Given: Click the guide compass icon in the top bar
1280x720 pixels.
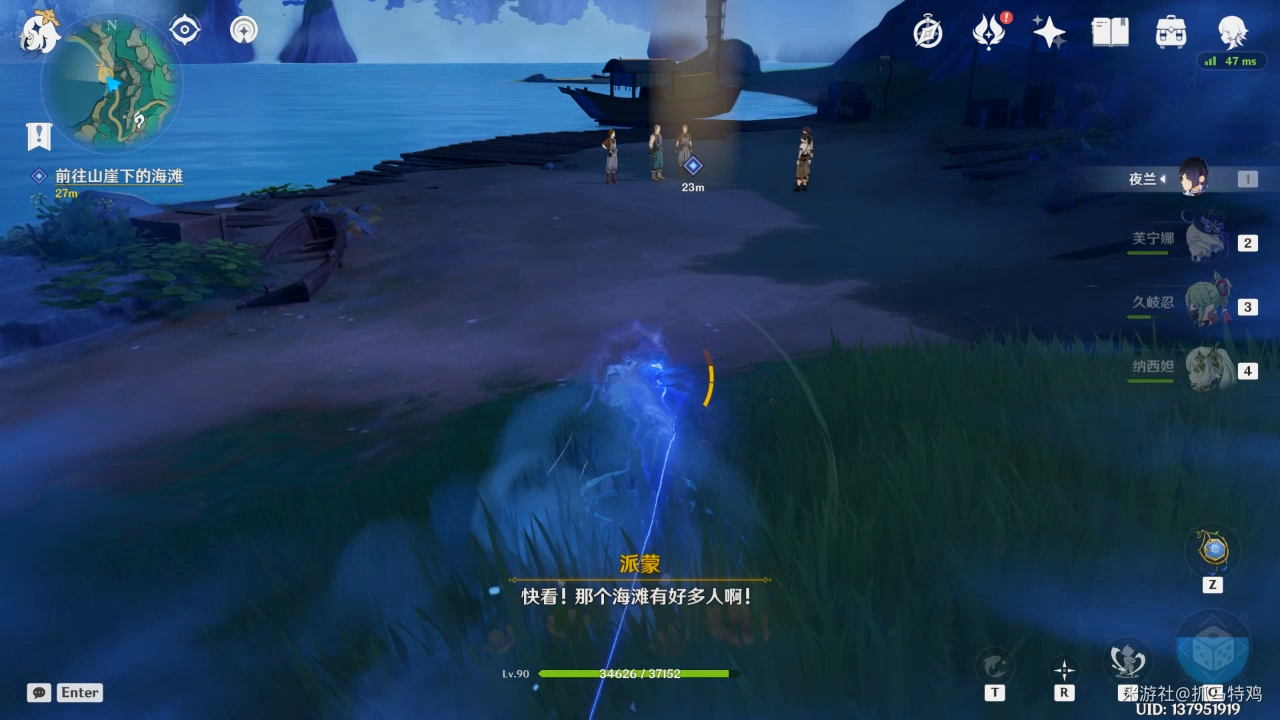Looking at the screenshot, I should coord(926,31).
